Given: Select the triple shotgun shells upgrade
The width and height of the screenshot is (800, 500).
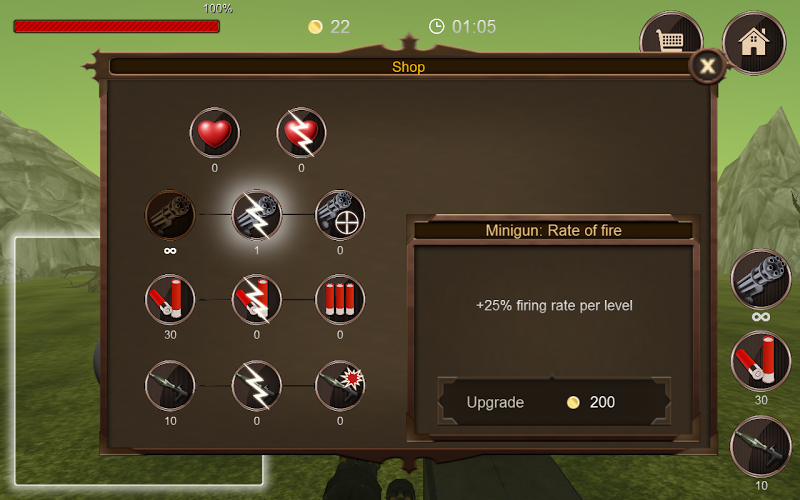Looking at the screenshot, I should click(x=340, y=299).
